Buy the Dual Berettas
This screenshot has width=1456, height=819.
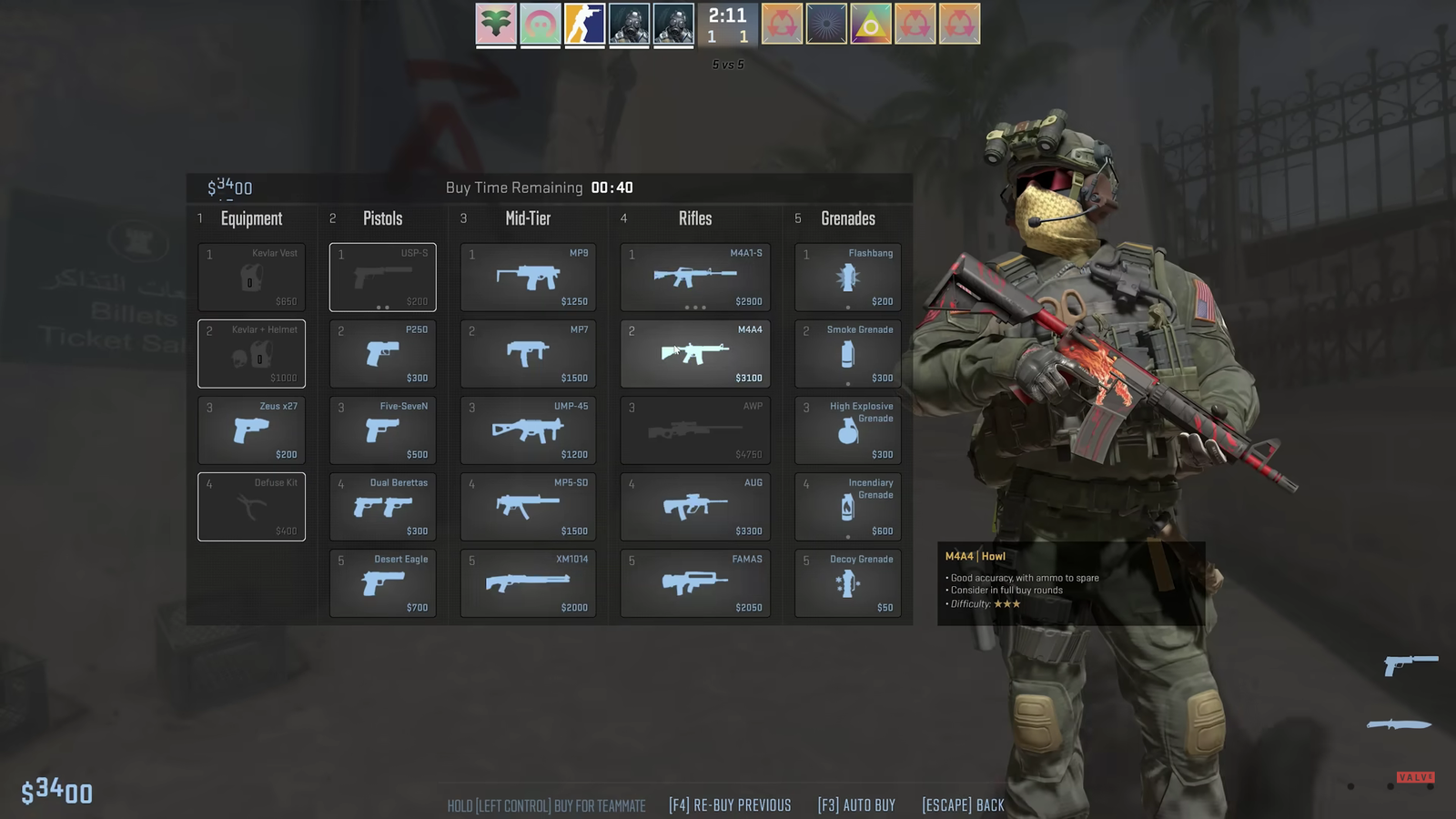click(382, 506)
